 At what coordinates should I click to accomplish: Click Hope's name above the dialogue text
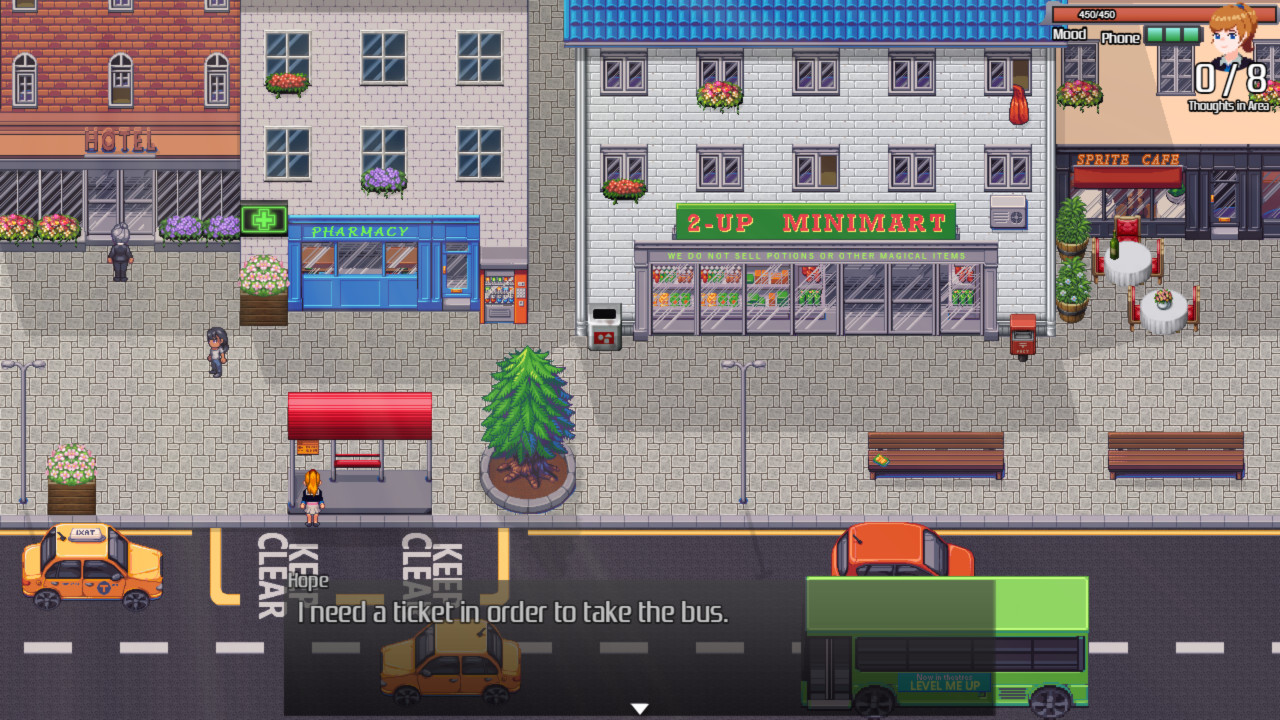[x=307, y=580]
